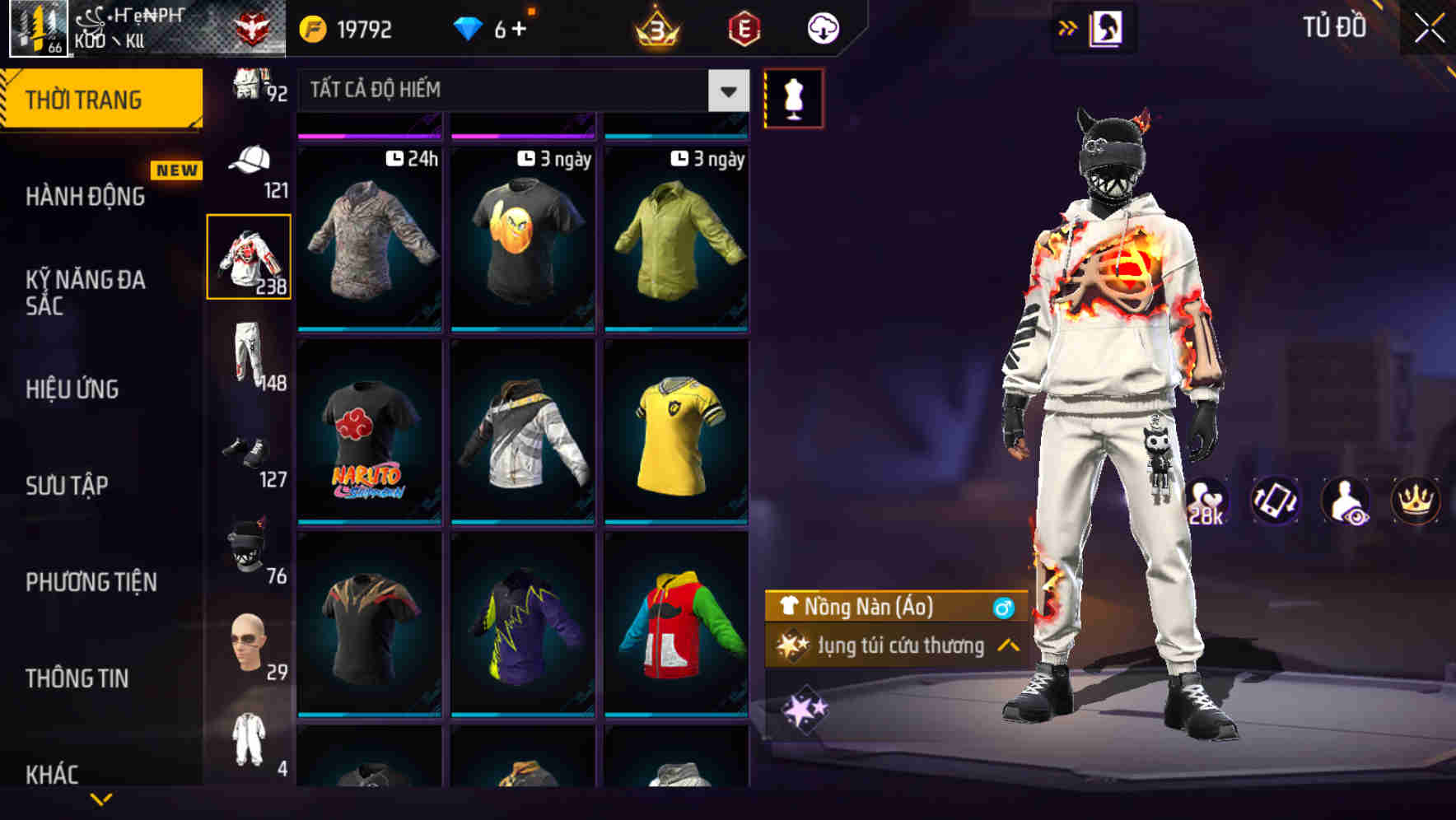This screenshot has width=1456, height=820.
Task: Open the PHƯƠNG TIỆN section
Action: coord(91,581)
